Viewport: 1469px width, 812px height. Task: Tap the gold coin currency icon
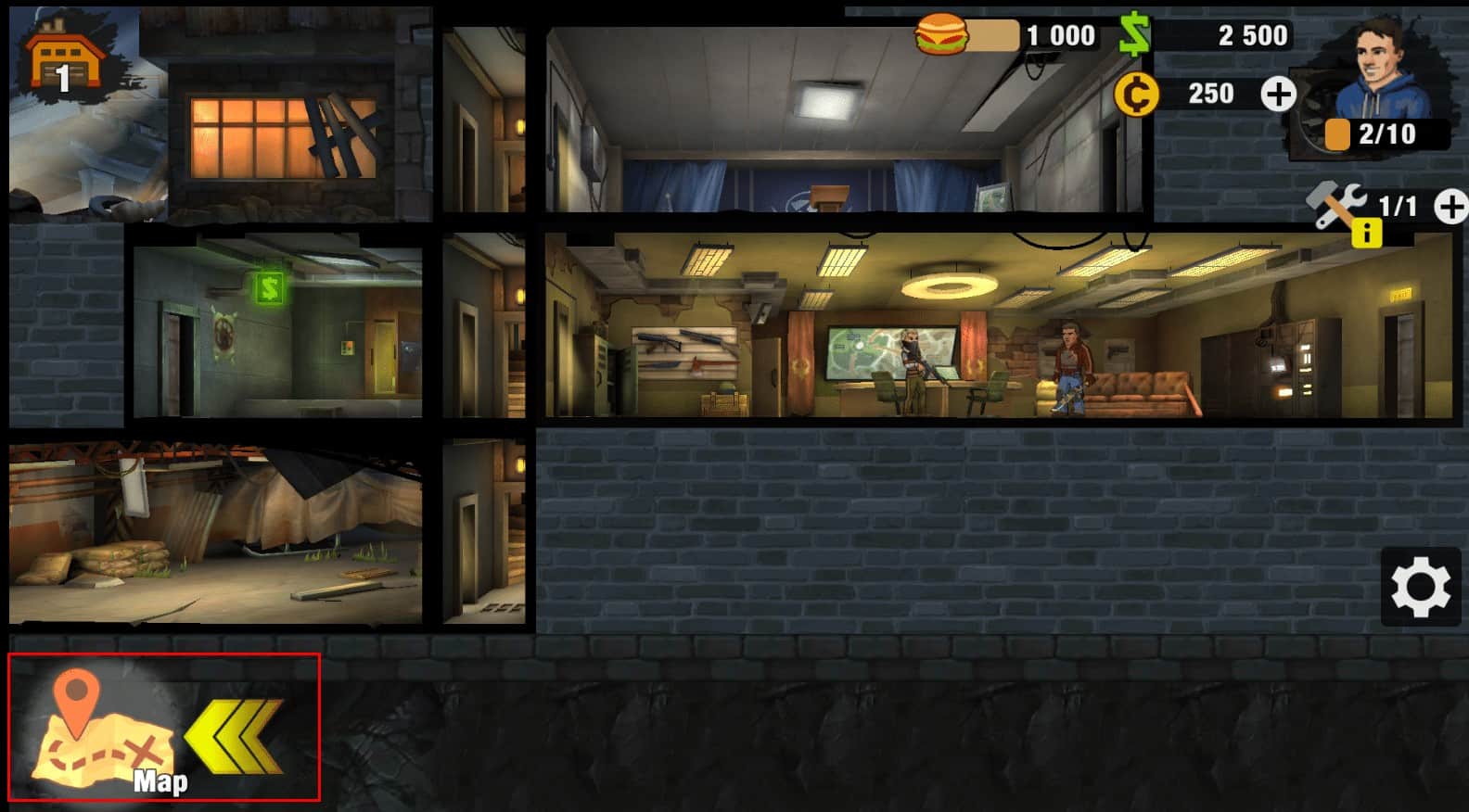(x=1136, y=94)
